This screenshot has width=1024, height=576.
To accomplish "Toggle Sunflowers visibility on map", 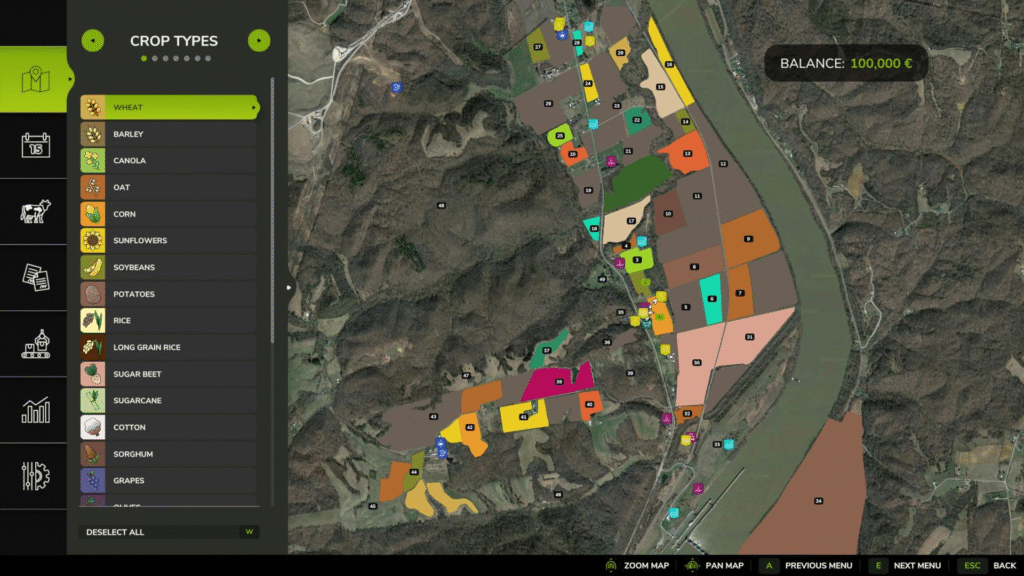I will [168, 241].
